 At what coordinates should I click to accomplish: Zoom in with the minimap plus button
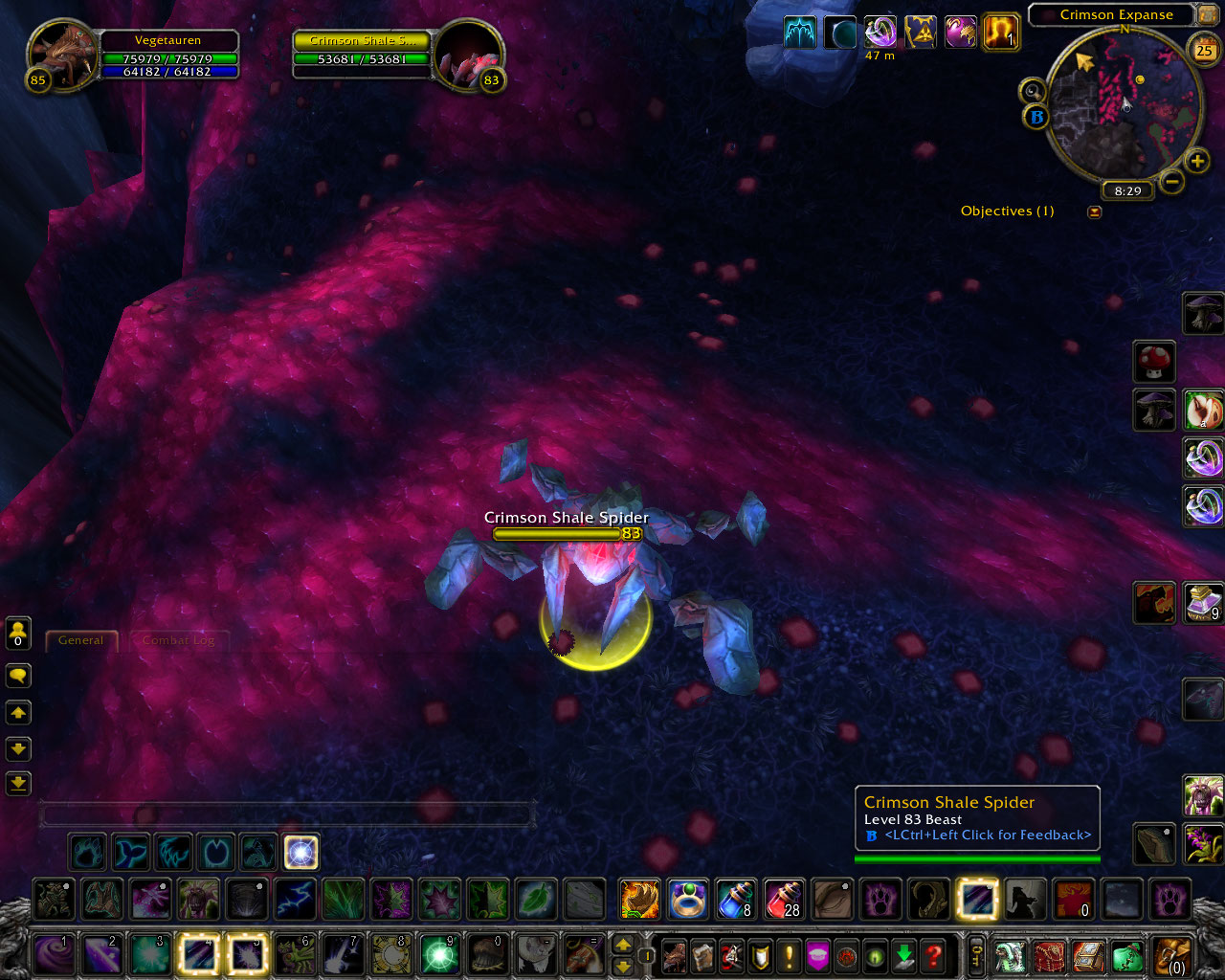point(1197,160)
